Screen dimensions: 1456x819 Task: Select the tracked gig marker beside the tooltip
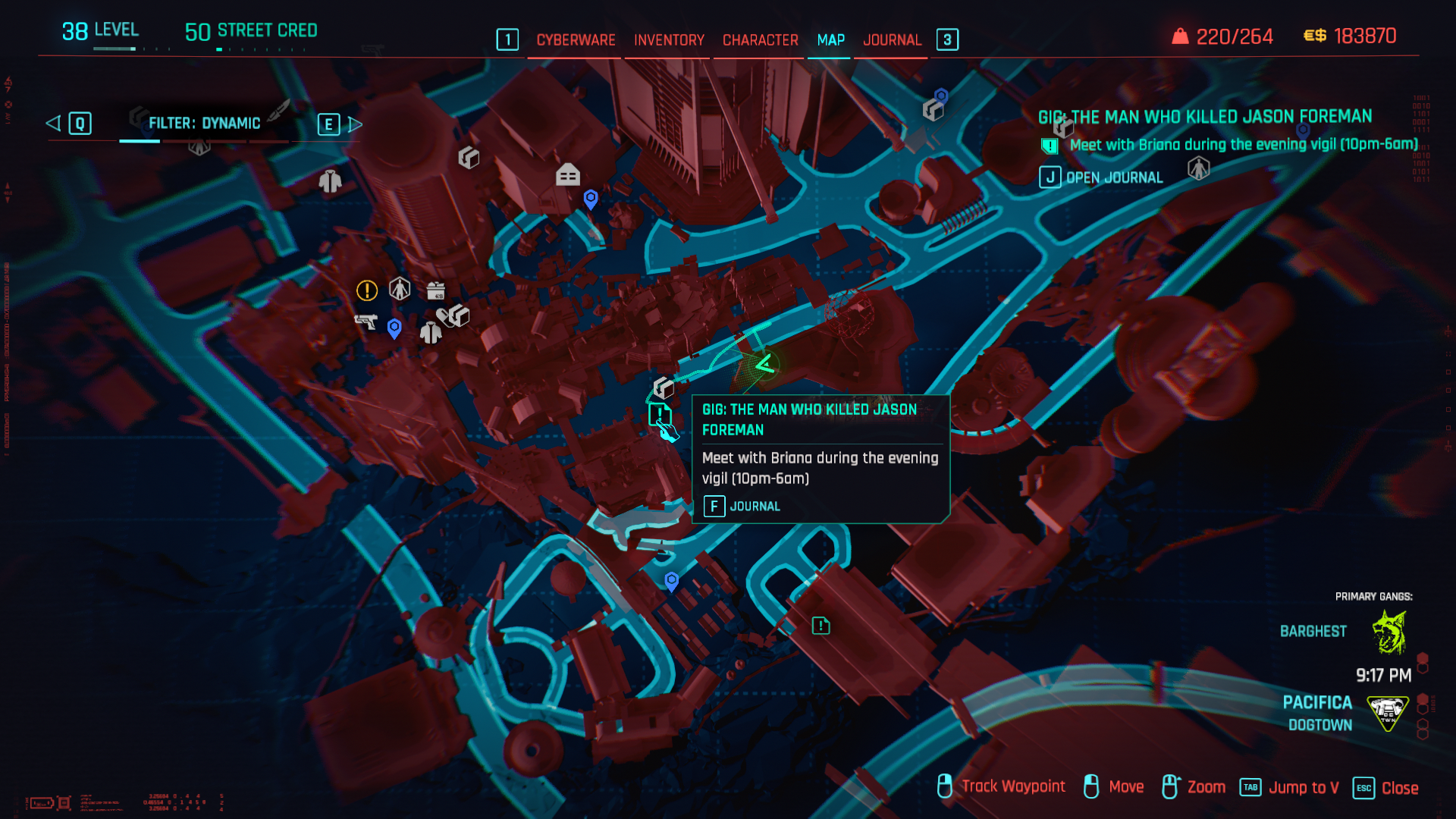(x=660, y=415)
